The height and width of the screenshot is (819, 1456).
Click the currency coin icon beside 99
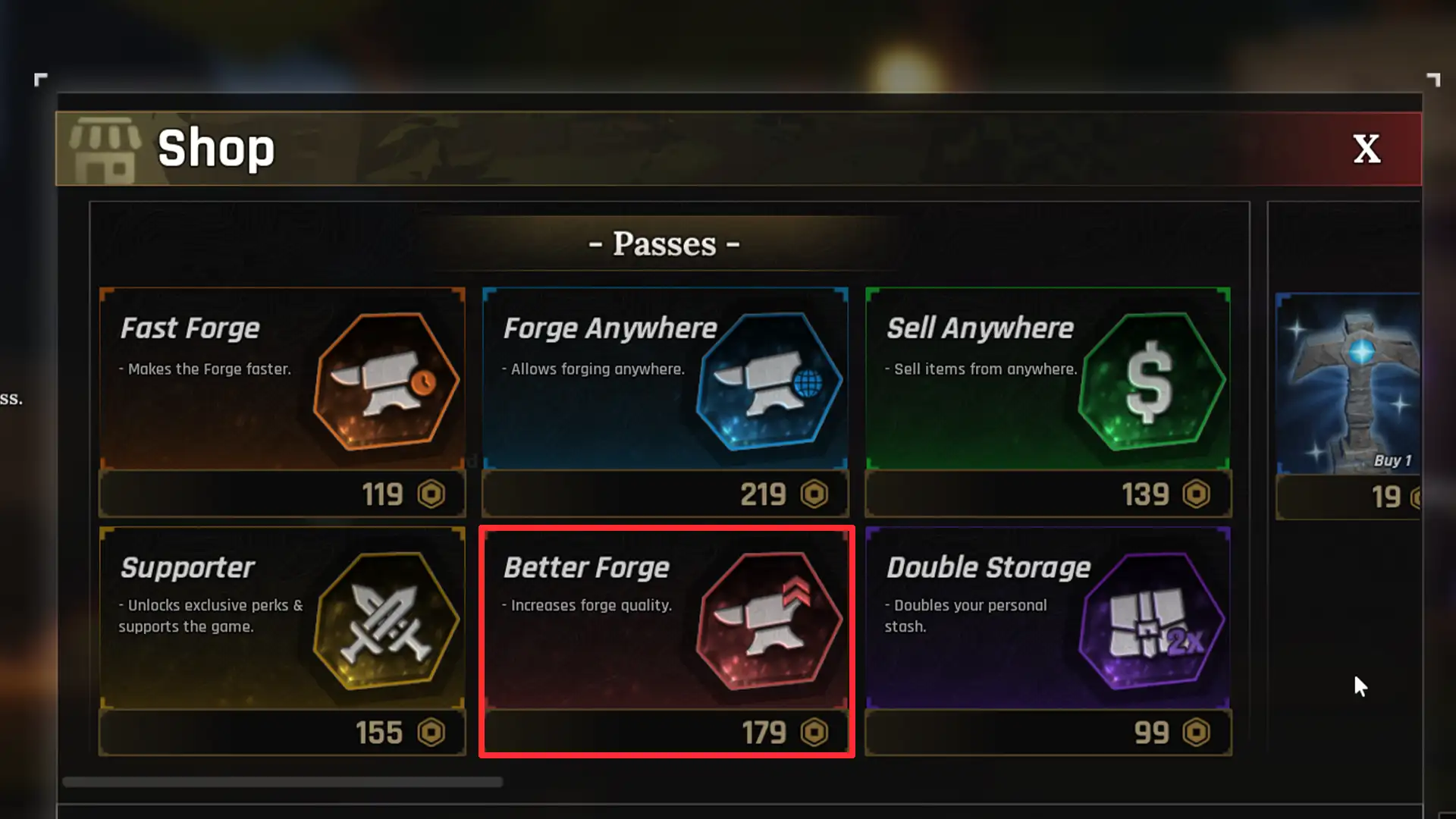point(1197,733)
